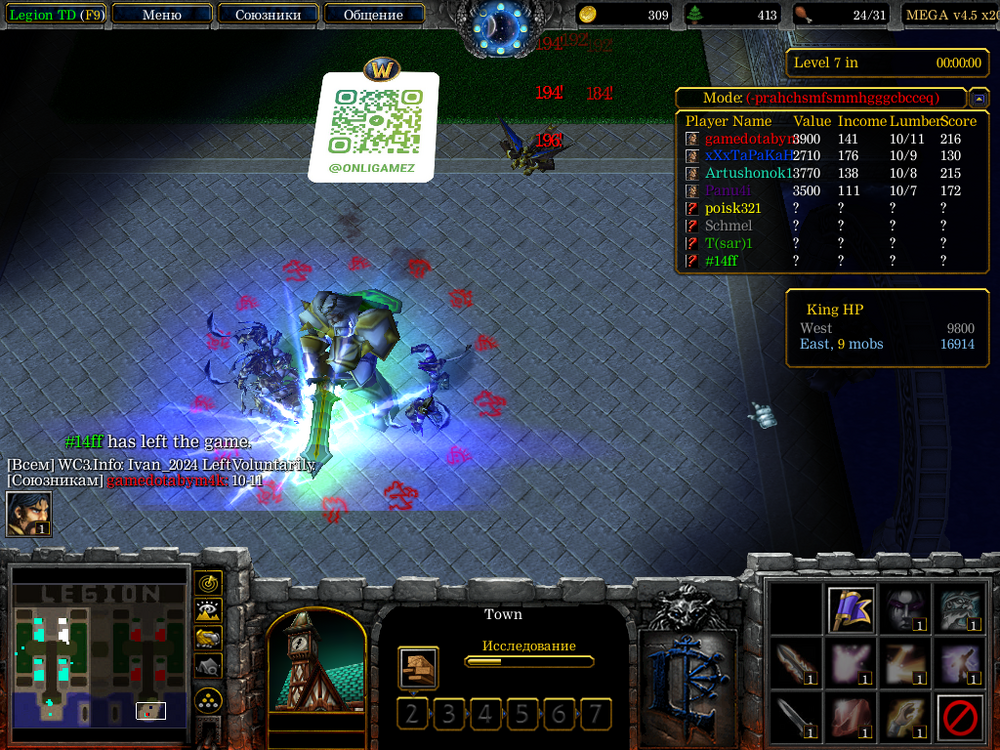Open the Legion TD quests (F9) button
The height and width of the screenshot is (750, 1000).
click(55, 14)
